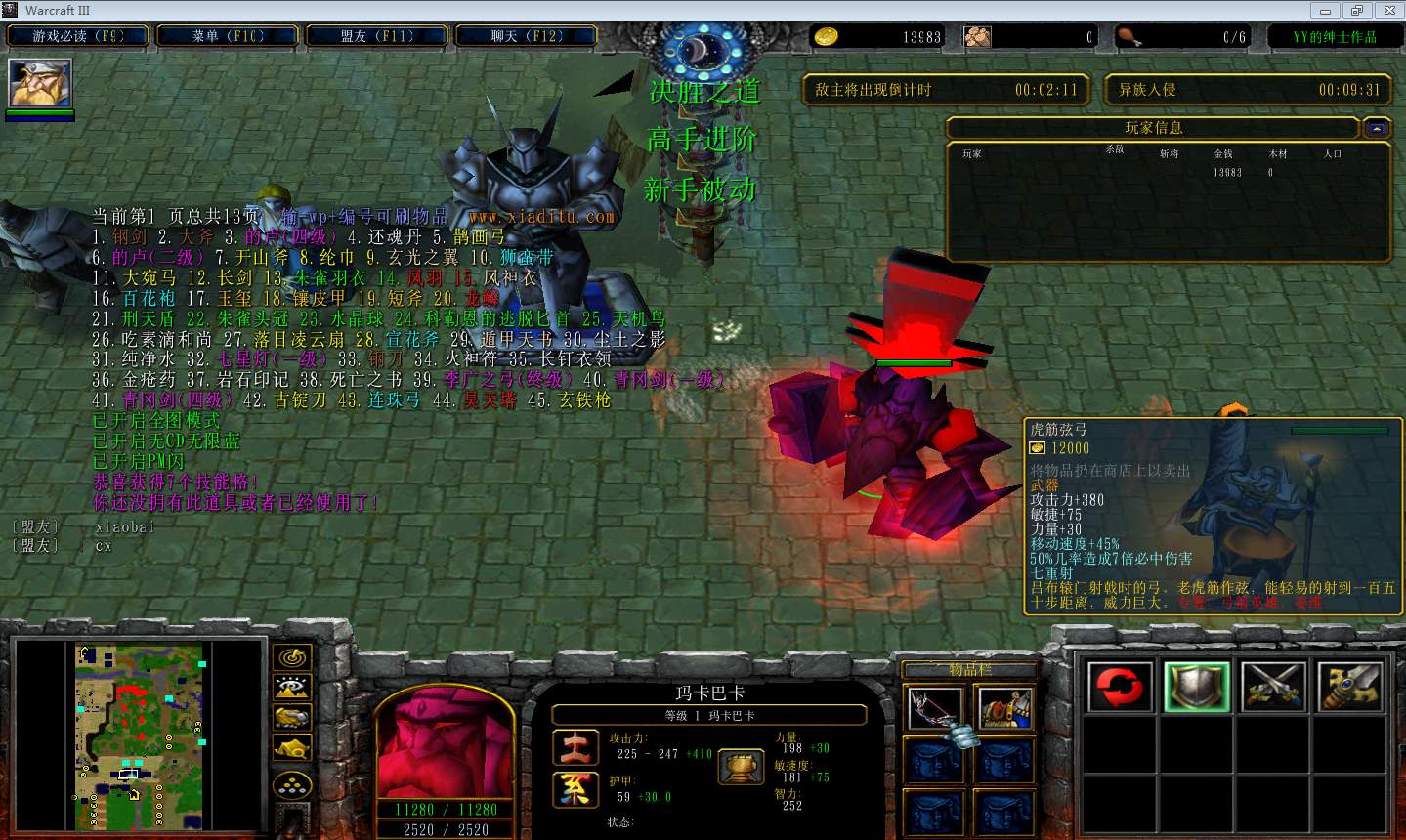The height and width of the screenshot is (840, 1406).
Task: Toggle formation movement with the dots button
Action: point(291,784)
